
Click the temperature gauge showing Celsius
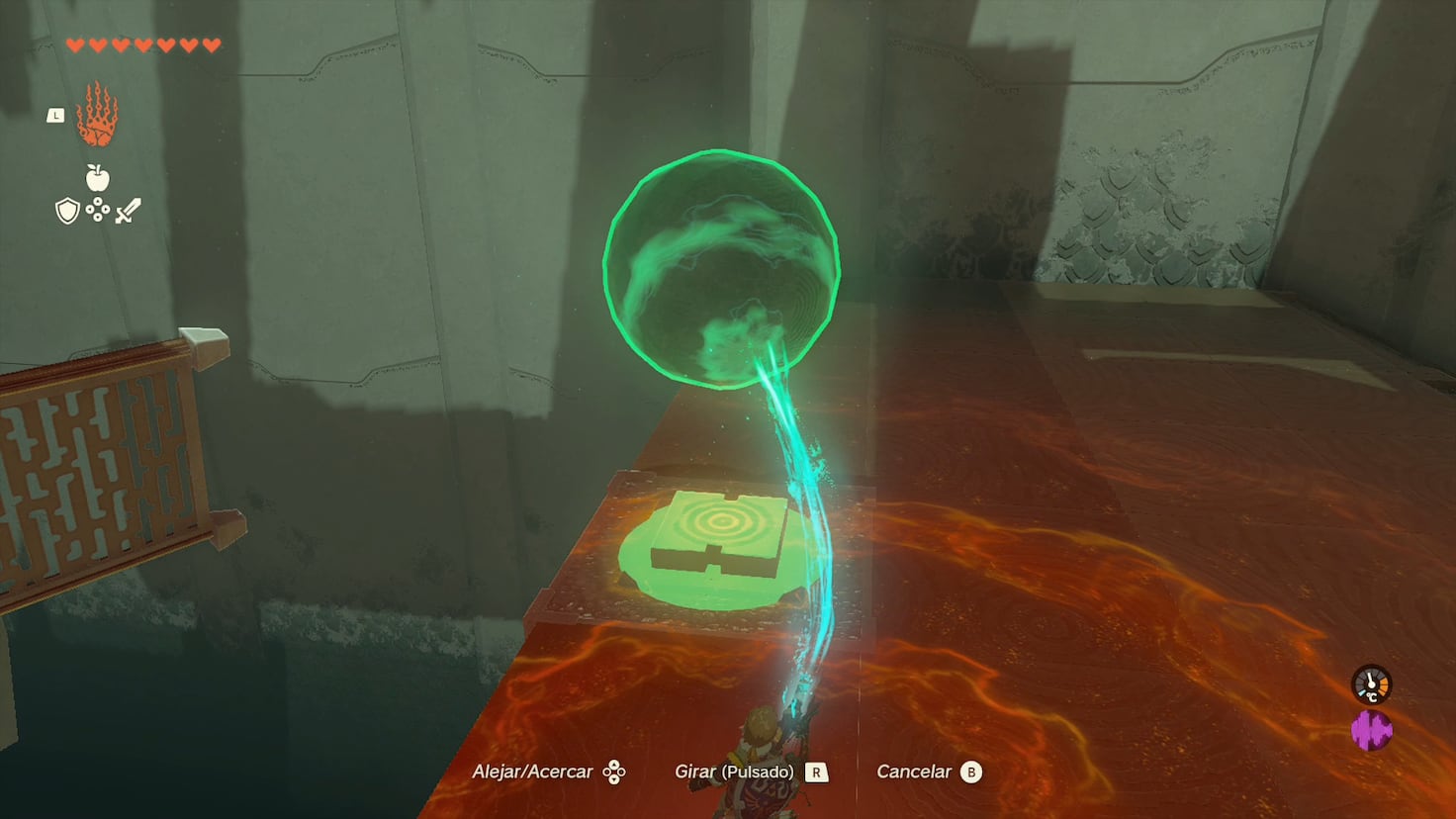(x=1371, y=682)
